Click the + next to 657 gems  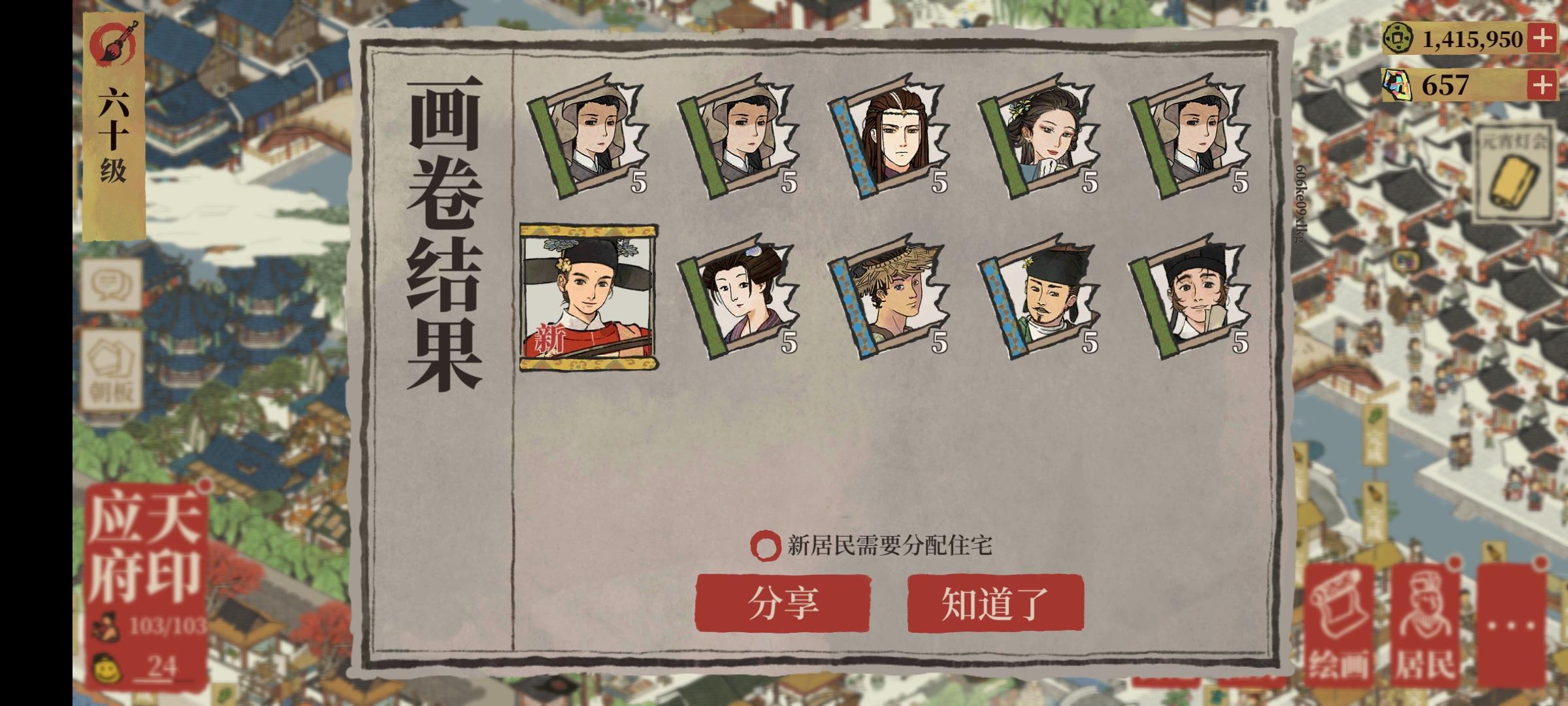click(1543, 86)
